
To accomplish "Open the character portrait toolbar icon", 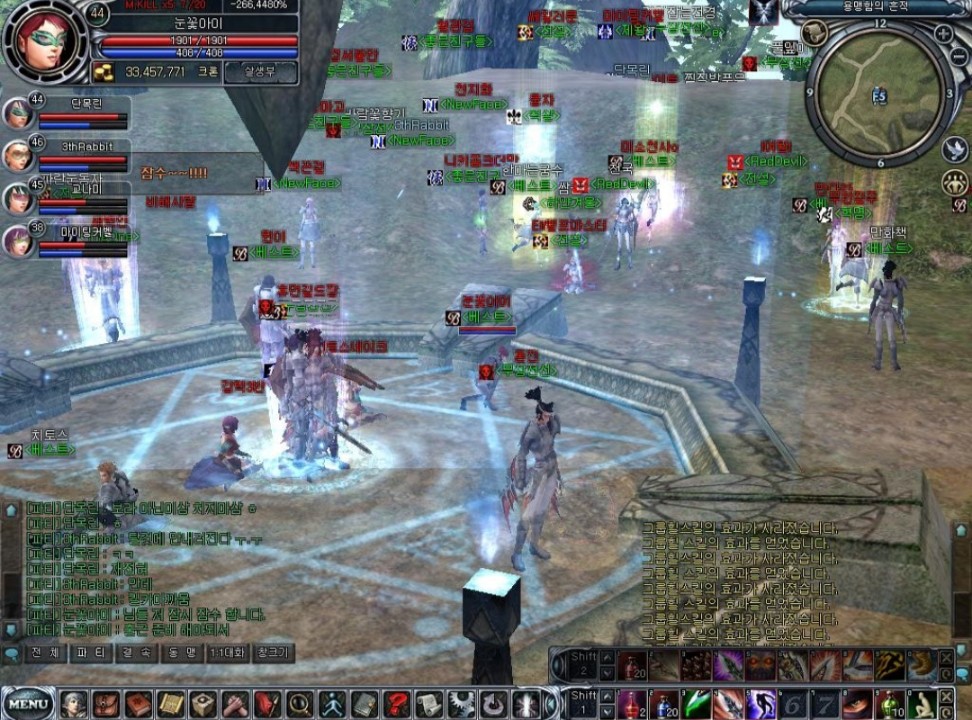I will [74, 704].
